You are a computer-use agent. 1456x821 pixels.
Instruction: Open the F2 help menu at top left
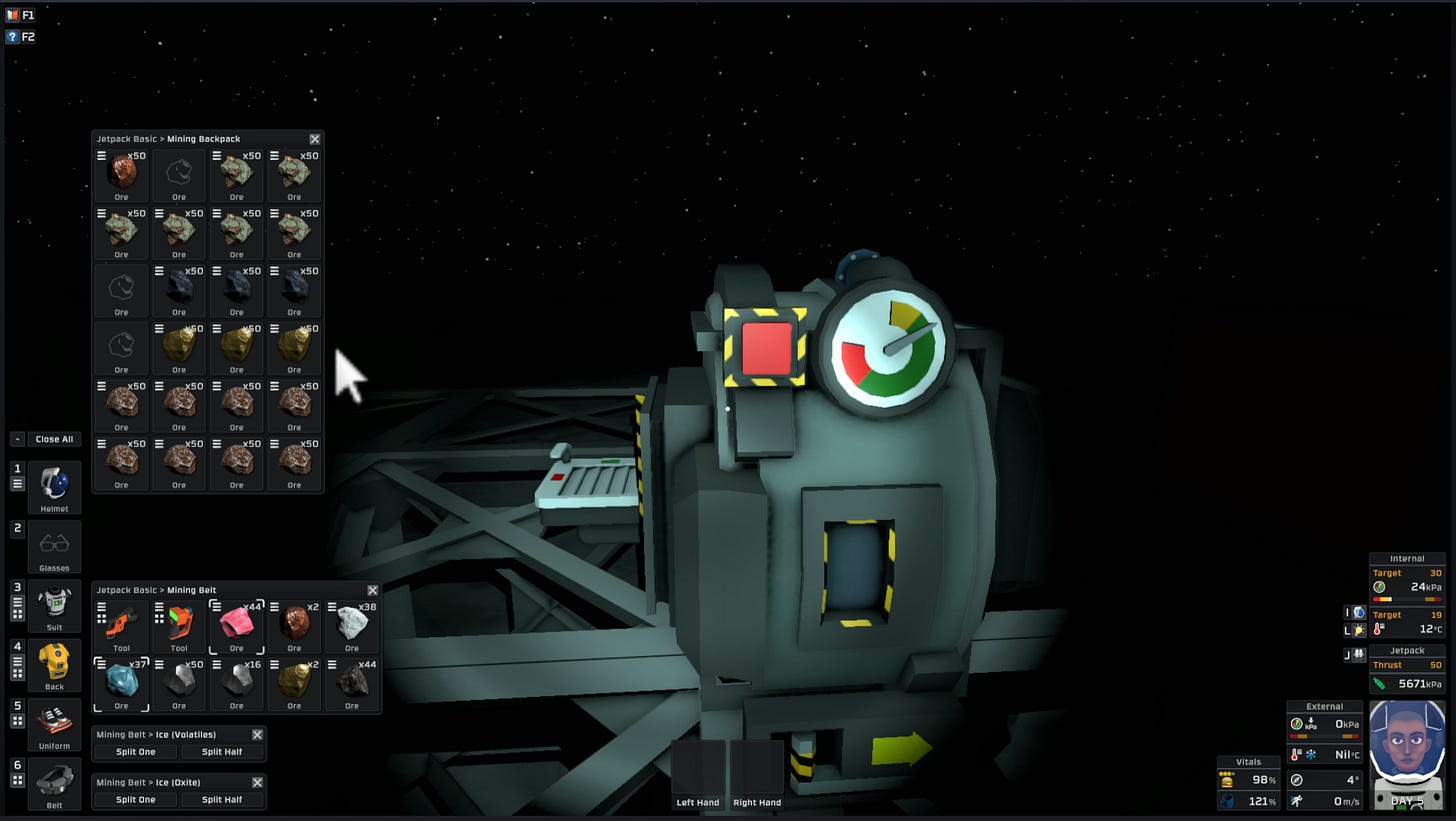coord(12,36)
